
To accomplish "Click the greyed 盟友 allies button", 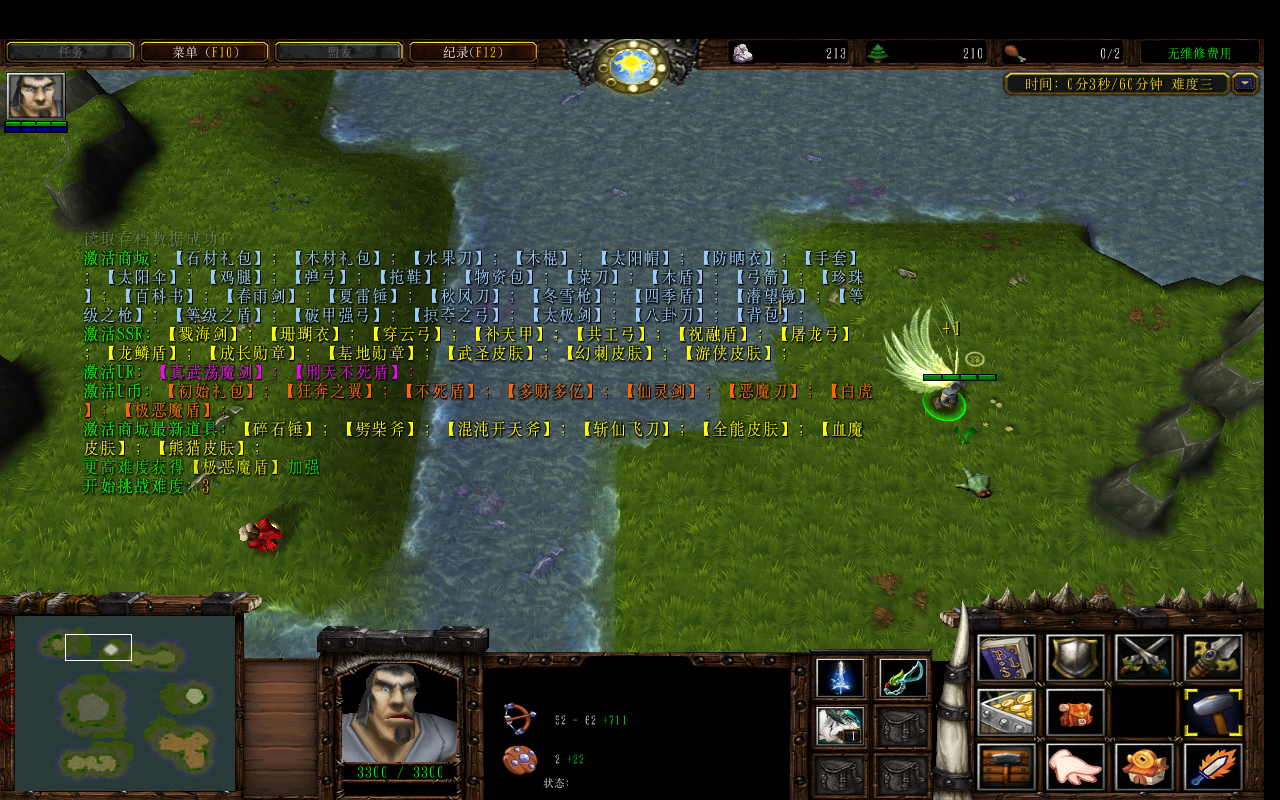I will click(338, 52).
